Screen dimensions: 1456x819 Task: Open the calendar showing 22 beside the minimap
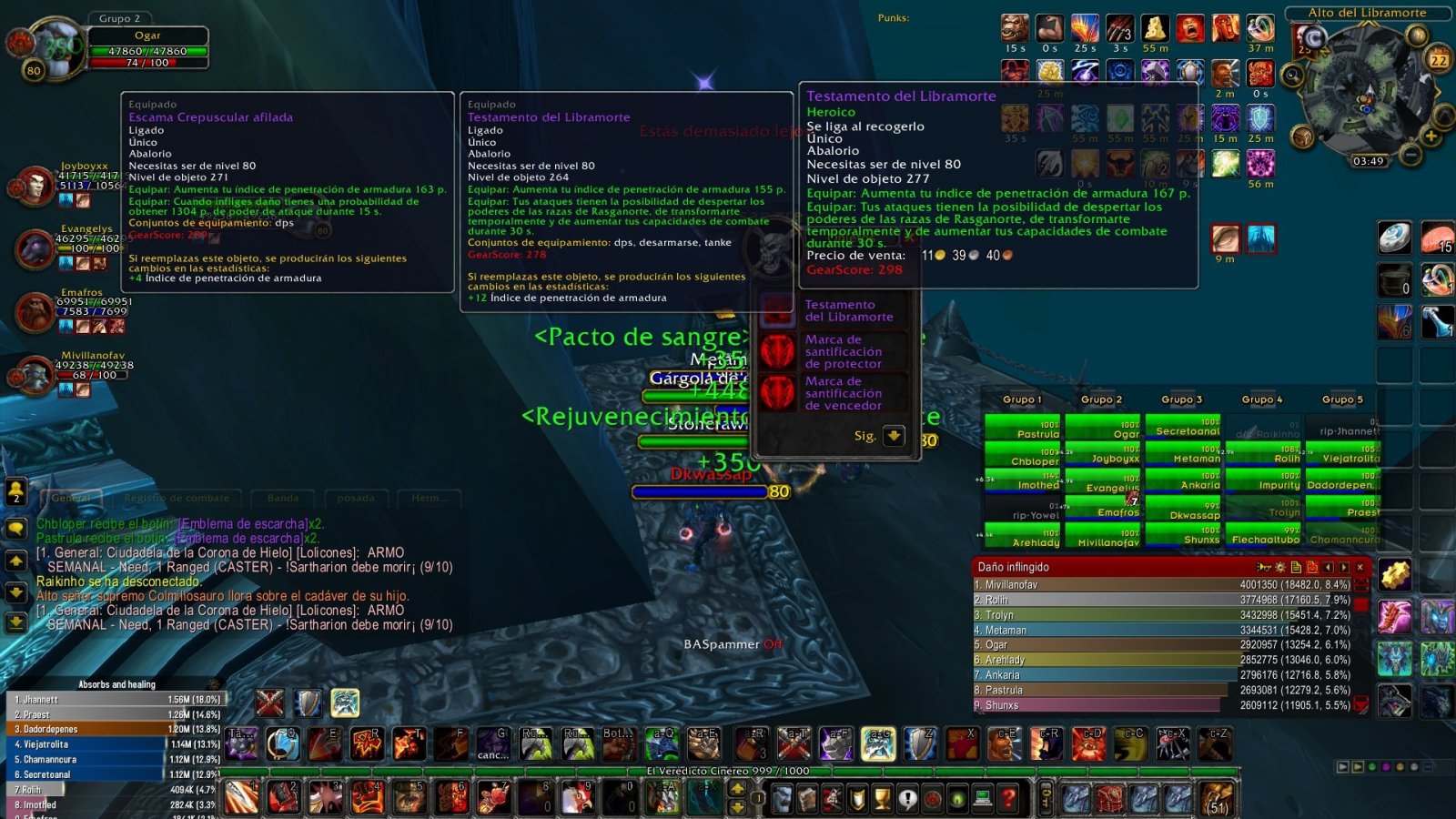(1439, 60)
